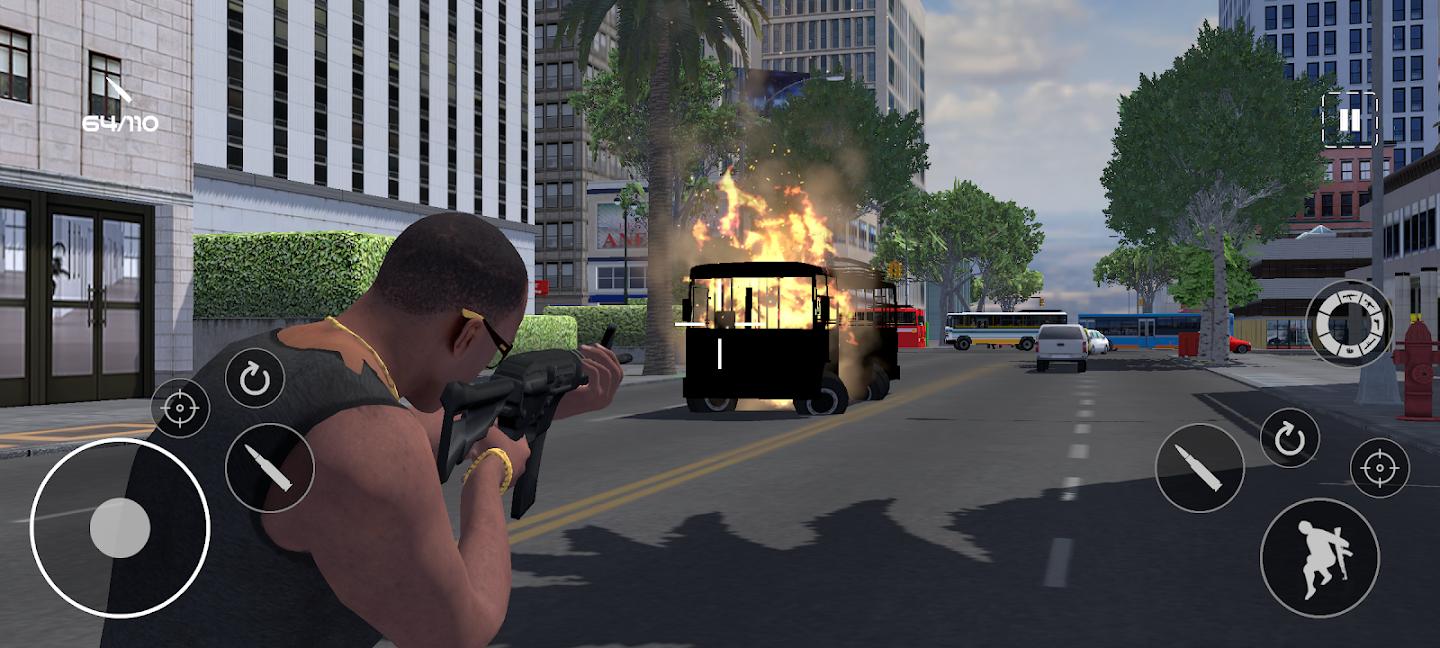This screenshot has width=1440, height=648.
Task: Pause the game with the pause button
Action: point(1349,120)
